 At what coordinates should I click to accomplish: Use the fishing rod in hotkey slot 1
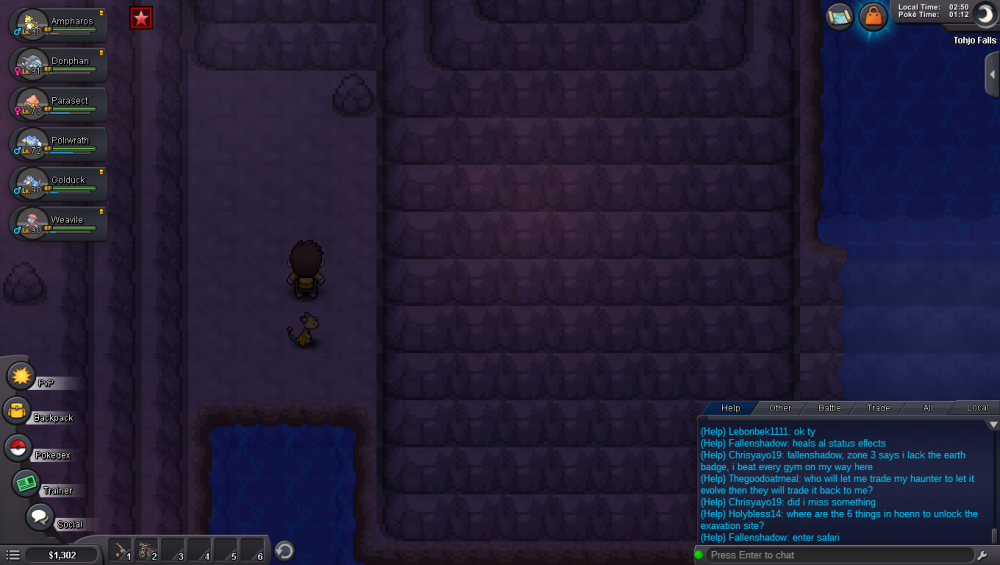pyautogui.click(x=120, y=551)
